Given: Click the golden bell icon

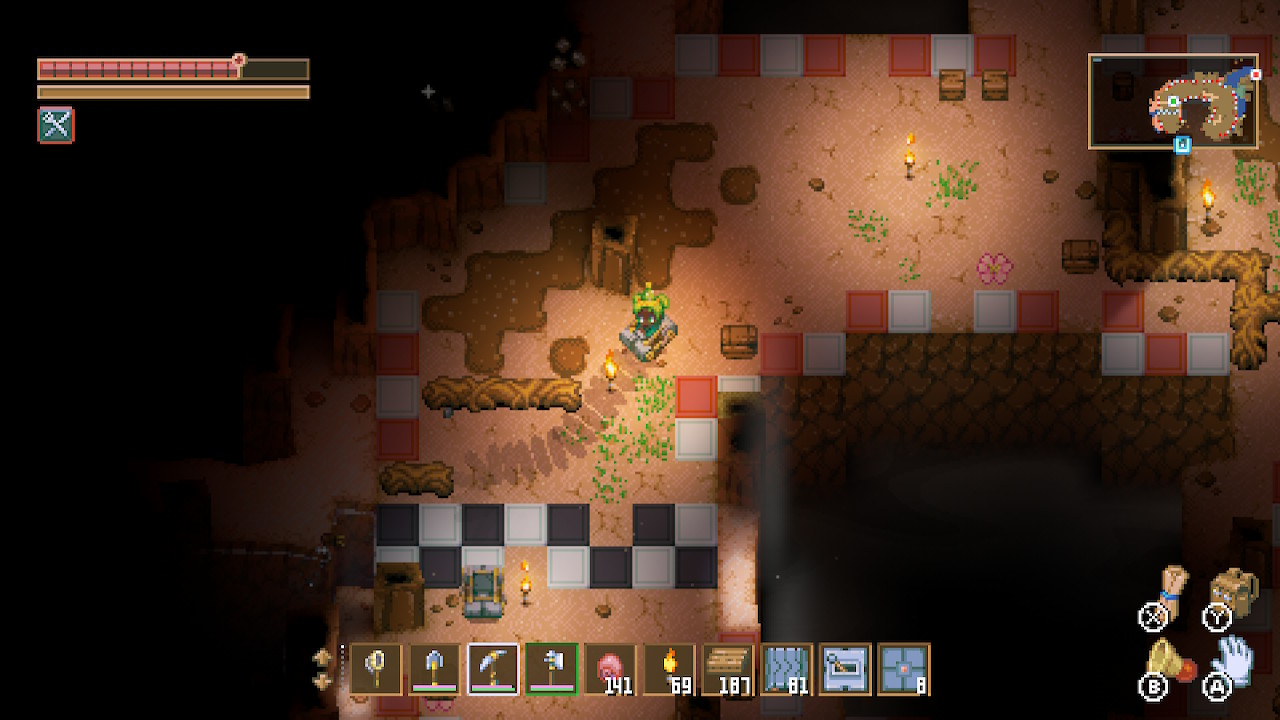Looking at the screenshot, I should (1167, 659).
